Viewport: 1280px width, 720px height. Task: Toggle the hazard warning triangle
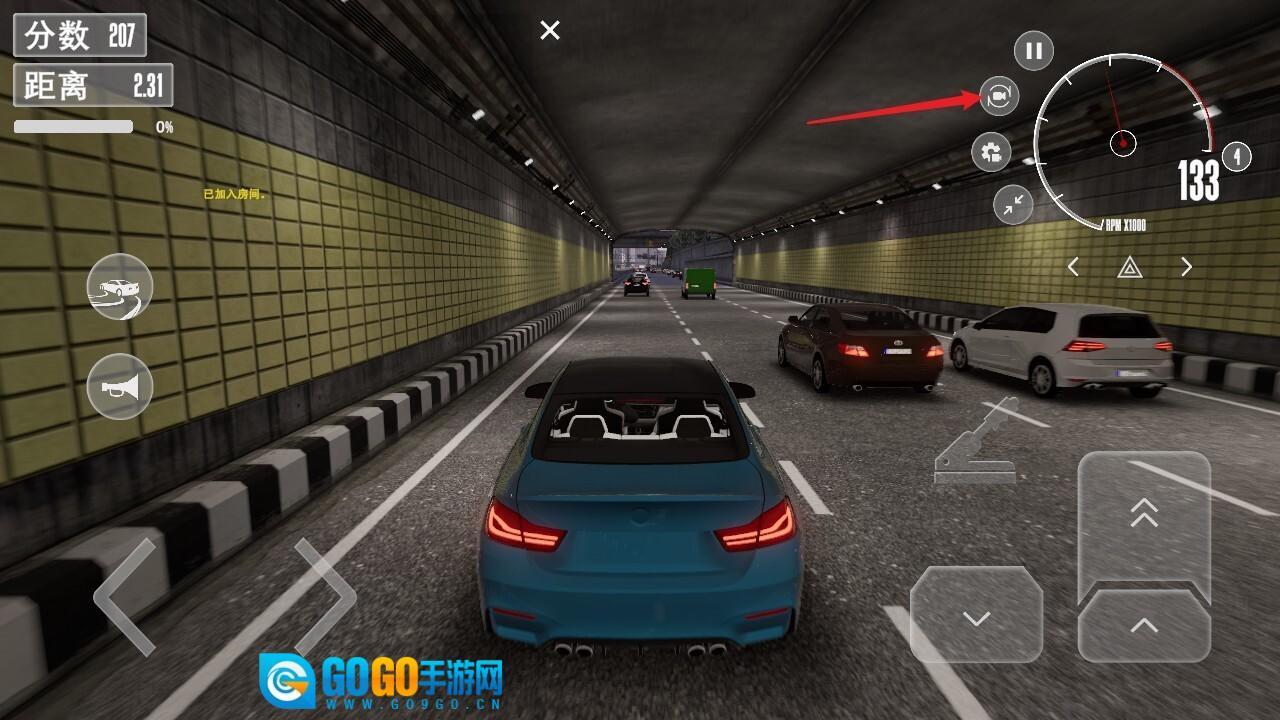[x=1130, y=267]
